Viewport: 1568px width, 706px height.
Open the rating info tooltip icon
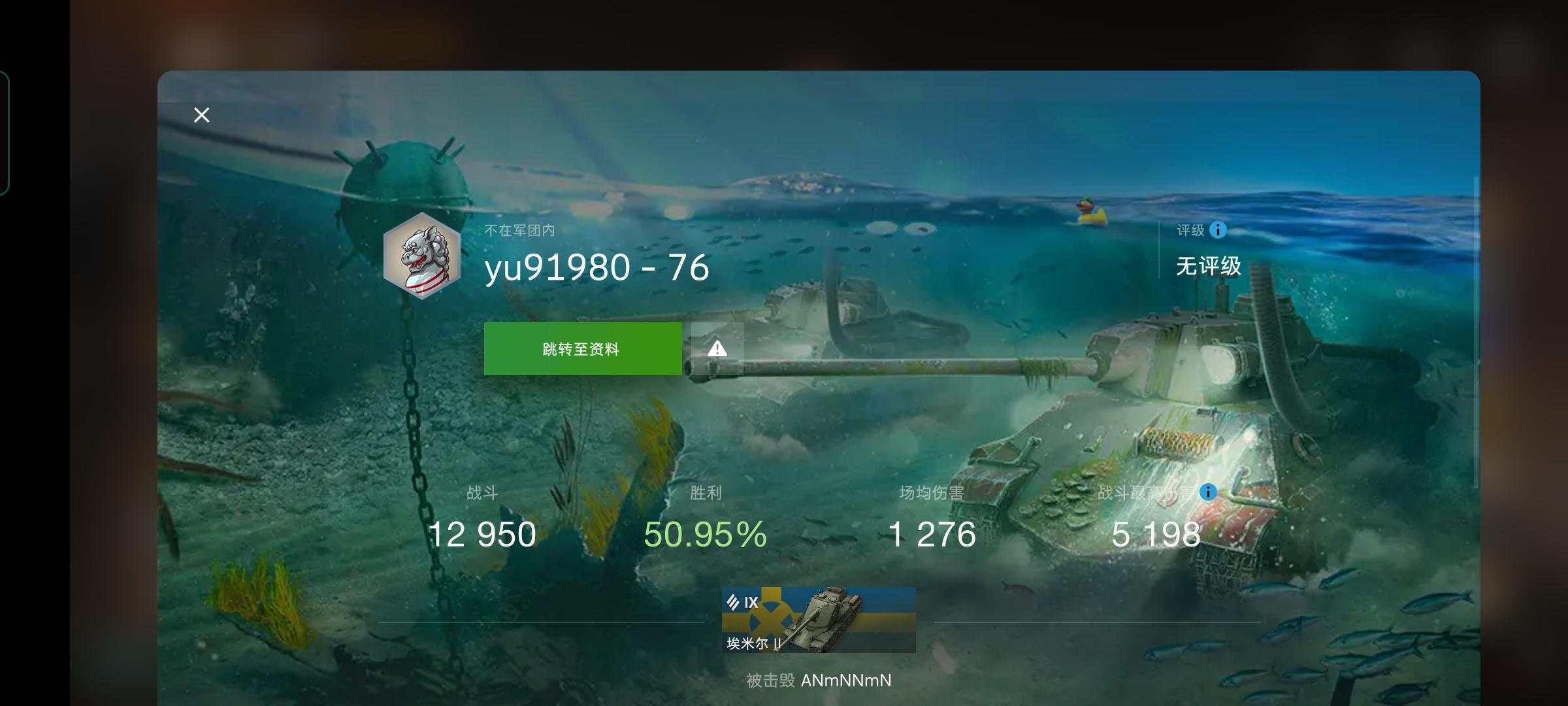[x=1218, y=230]
